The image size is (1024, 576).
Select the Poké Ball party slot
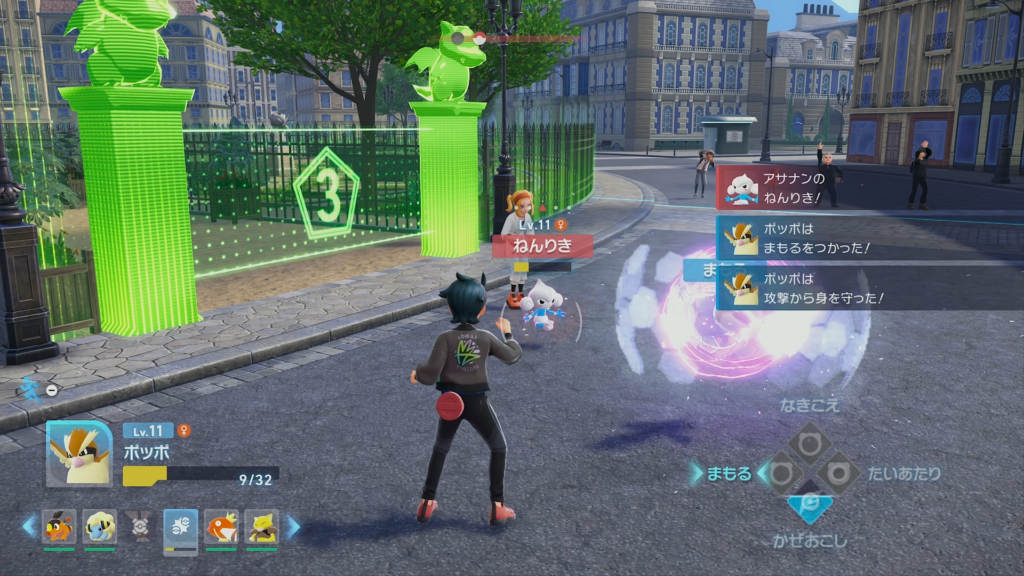pos(140,527)
